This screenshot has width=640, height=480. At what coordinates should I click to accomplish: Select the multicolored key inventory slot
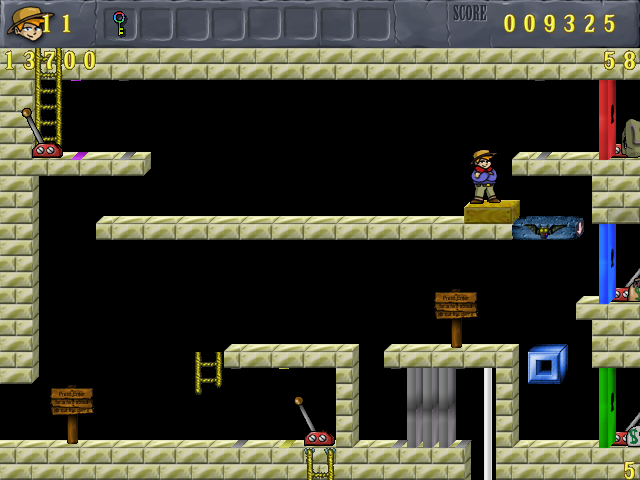(120, 23)
